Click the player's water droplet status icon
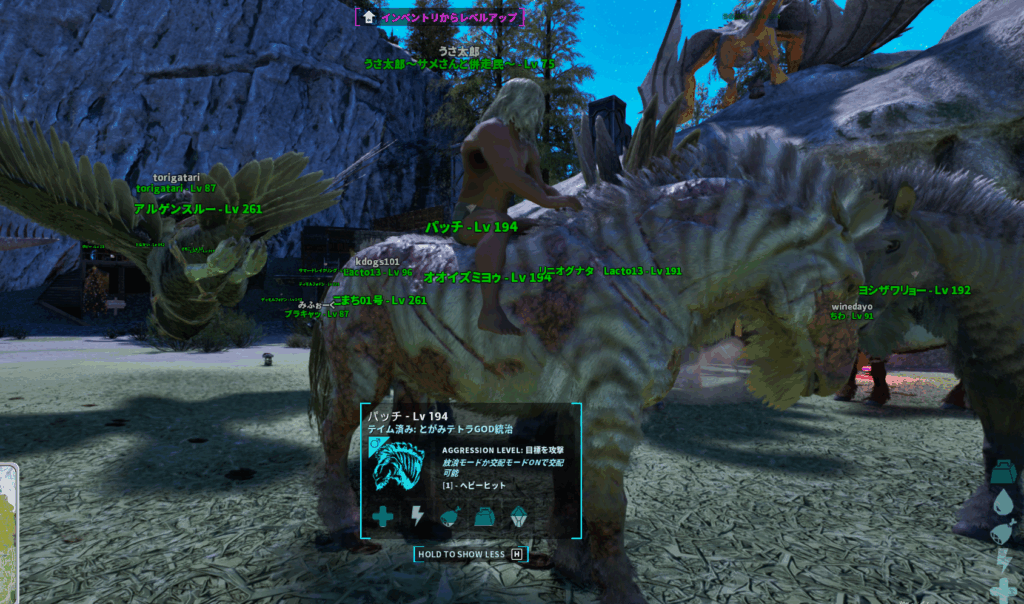 click(1003, 500)
